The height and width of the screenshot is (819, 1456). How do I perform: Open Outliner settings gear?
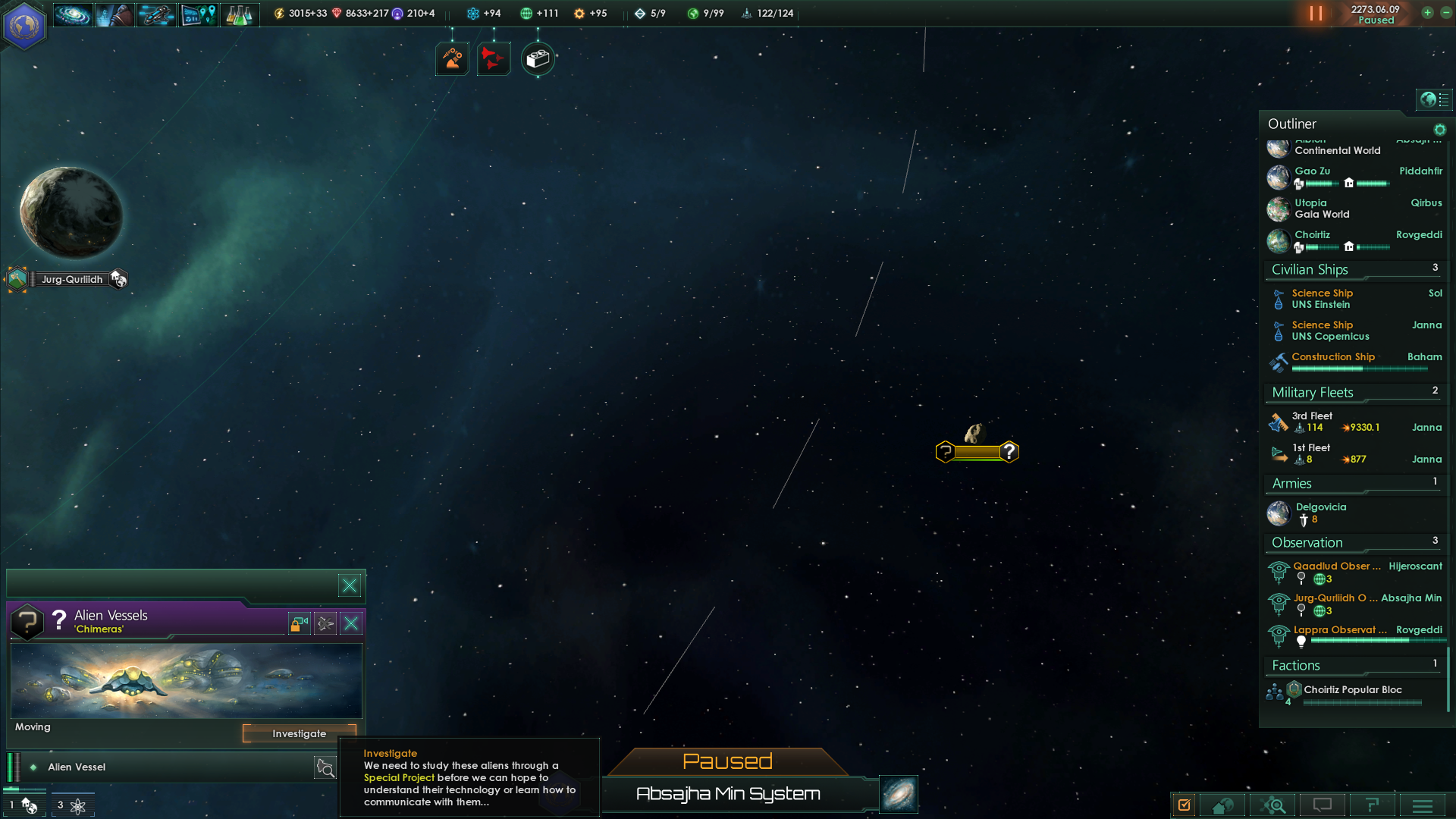tap(1439, 130)
